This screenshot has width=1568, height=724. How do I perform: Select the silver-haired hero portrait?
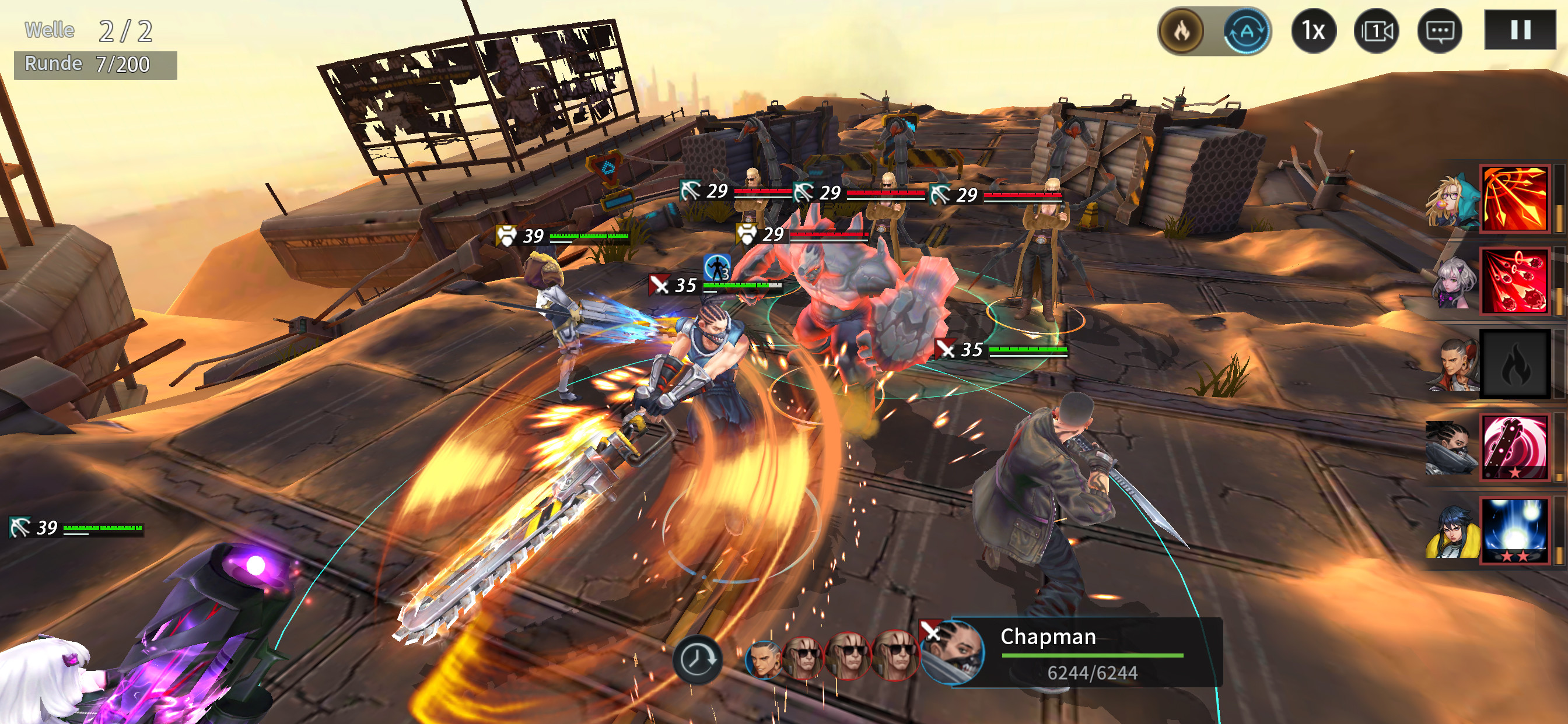(1455, 283)
